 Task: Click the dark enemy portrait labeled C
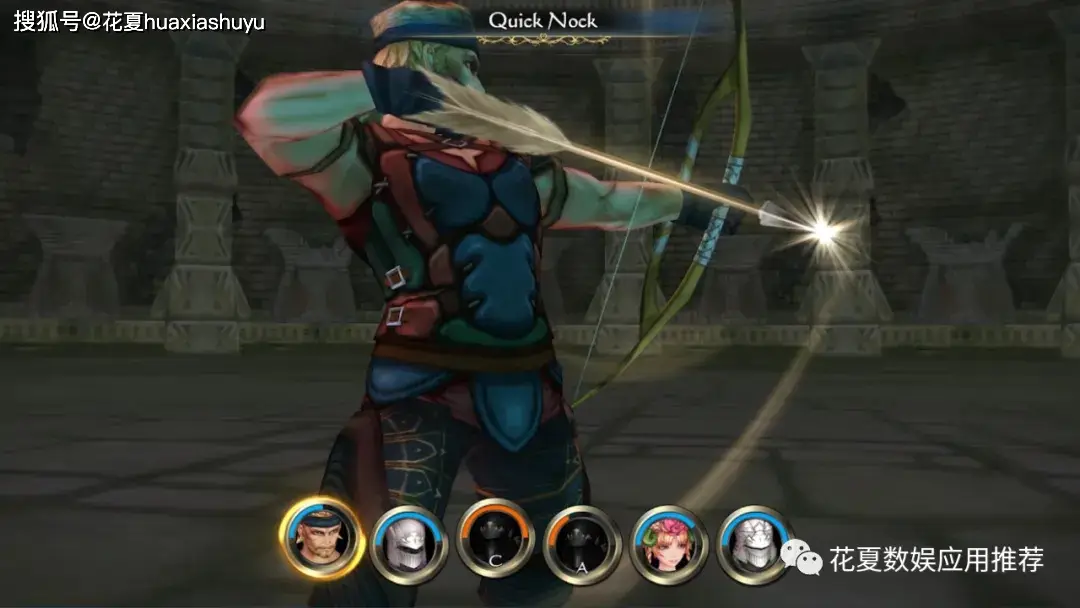coord(495,539)
